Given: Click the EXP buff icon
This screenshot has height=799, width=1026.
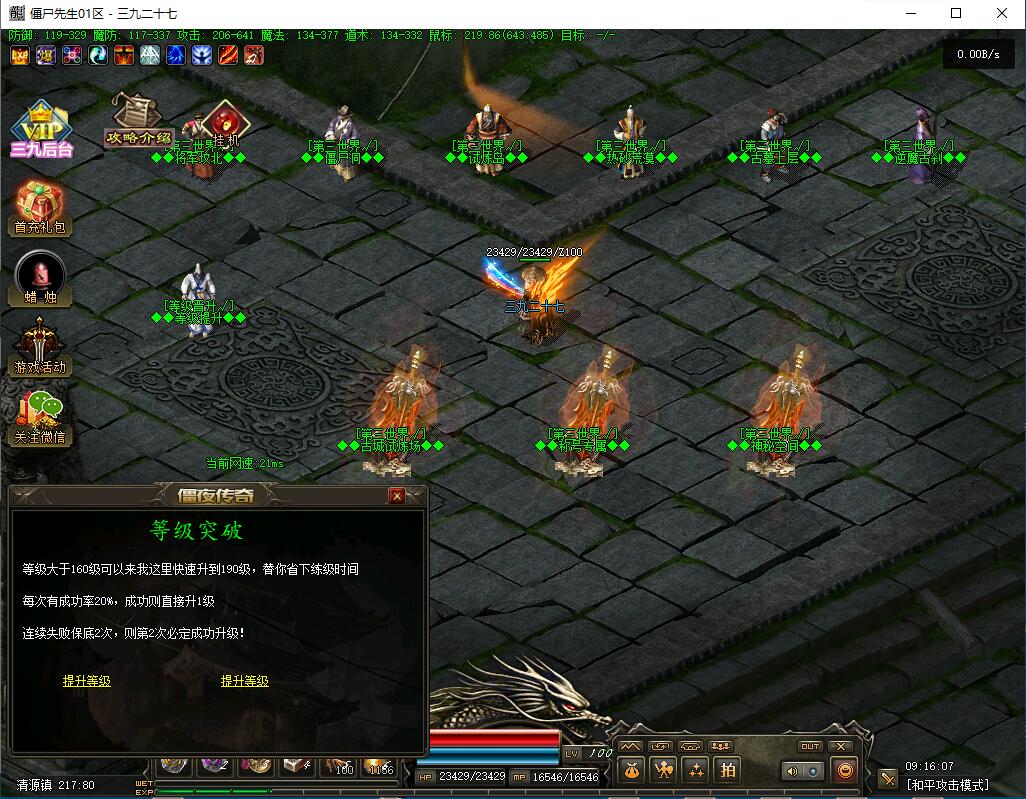Looking at the screenshot, I should pos(19,55).
